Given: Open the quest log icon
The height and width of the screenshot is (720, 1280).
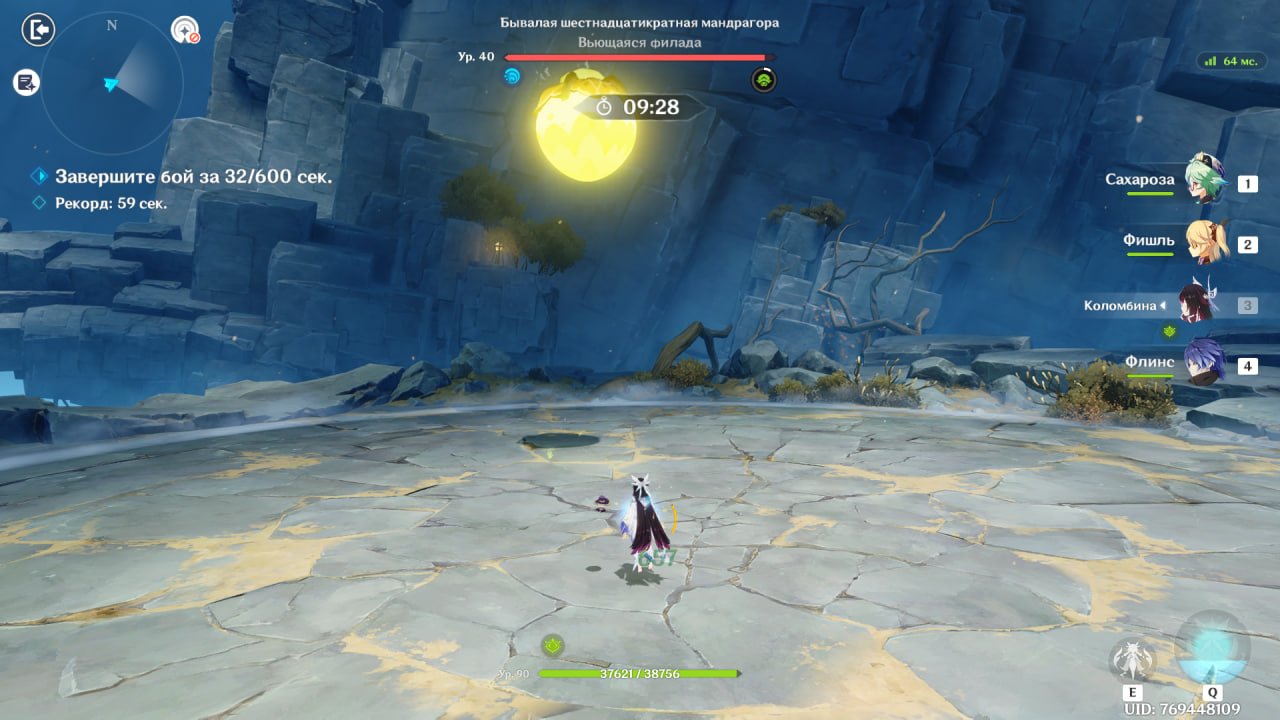Looking at the screenshot, I should pos(26,83).
